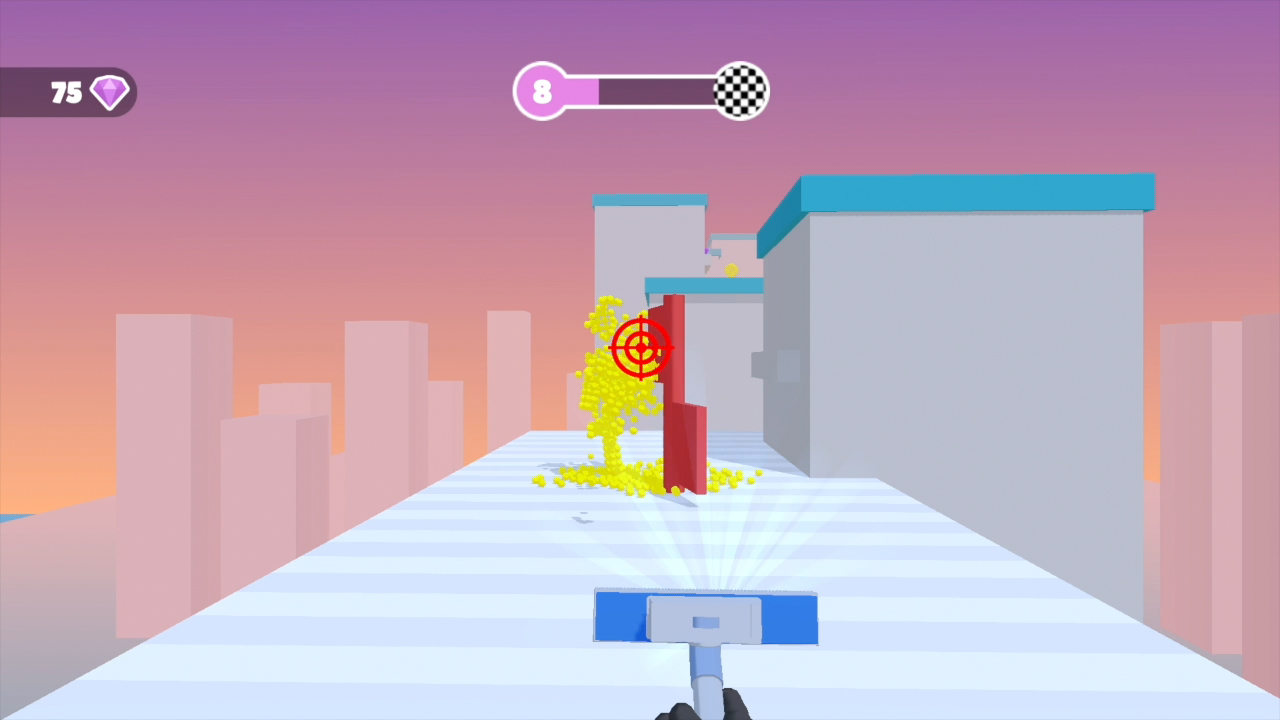Click the level 8 circle badge

[x=543, y=91]
